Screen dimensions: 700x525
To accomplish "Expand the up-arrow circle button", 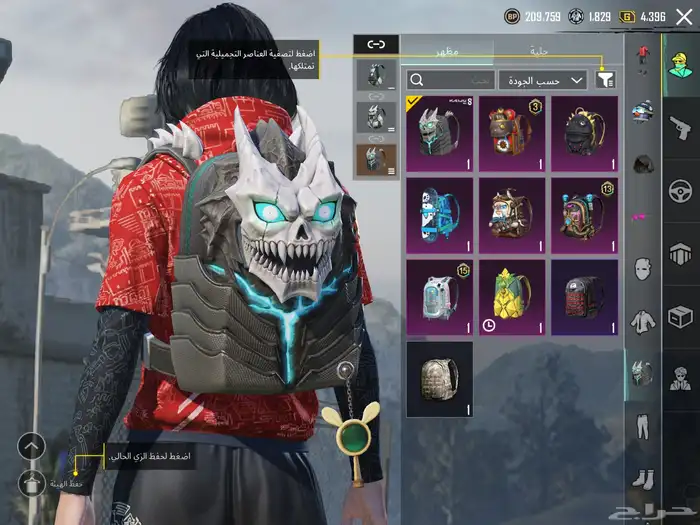I will click(x=32, y=446).
